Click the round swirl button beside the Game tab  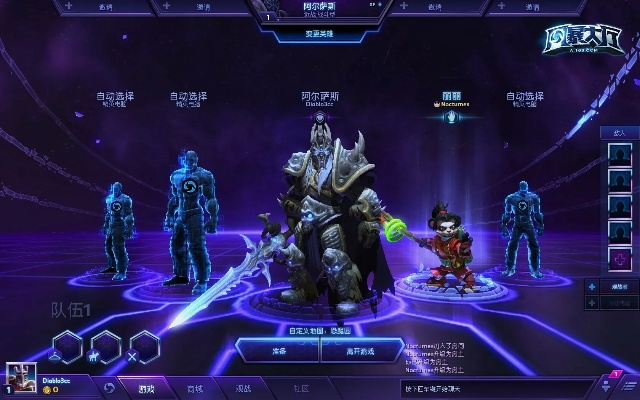coord(106,388)
